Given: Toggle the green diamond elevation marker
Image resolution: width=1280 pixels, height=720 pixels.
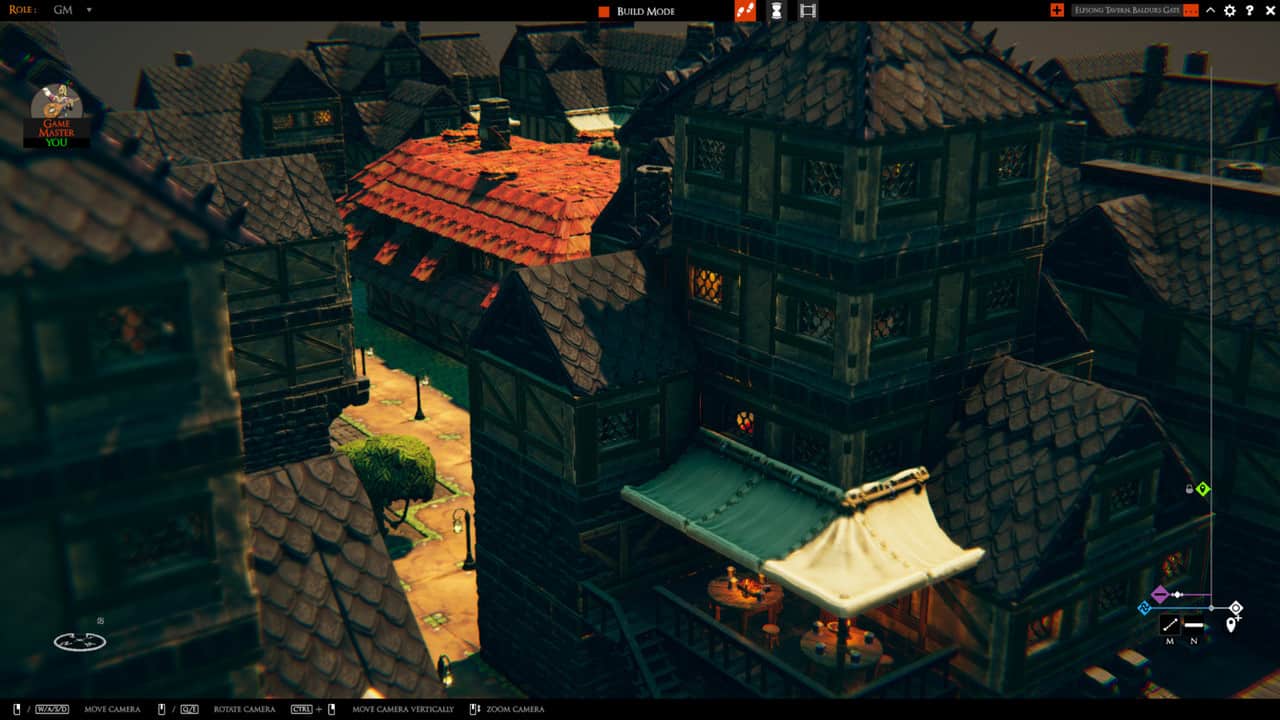Looking at the screenshot, I should coord(1204,489).
